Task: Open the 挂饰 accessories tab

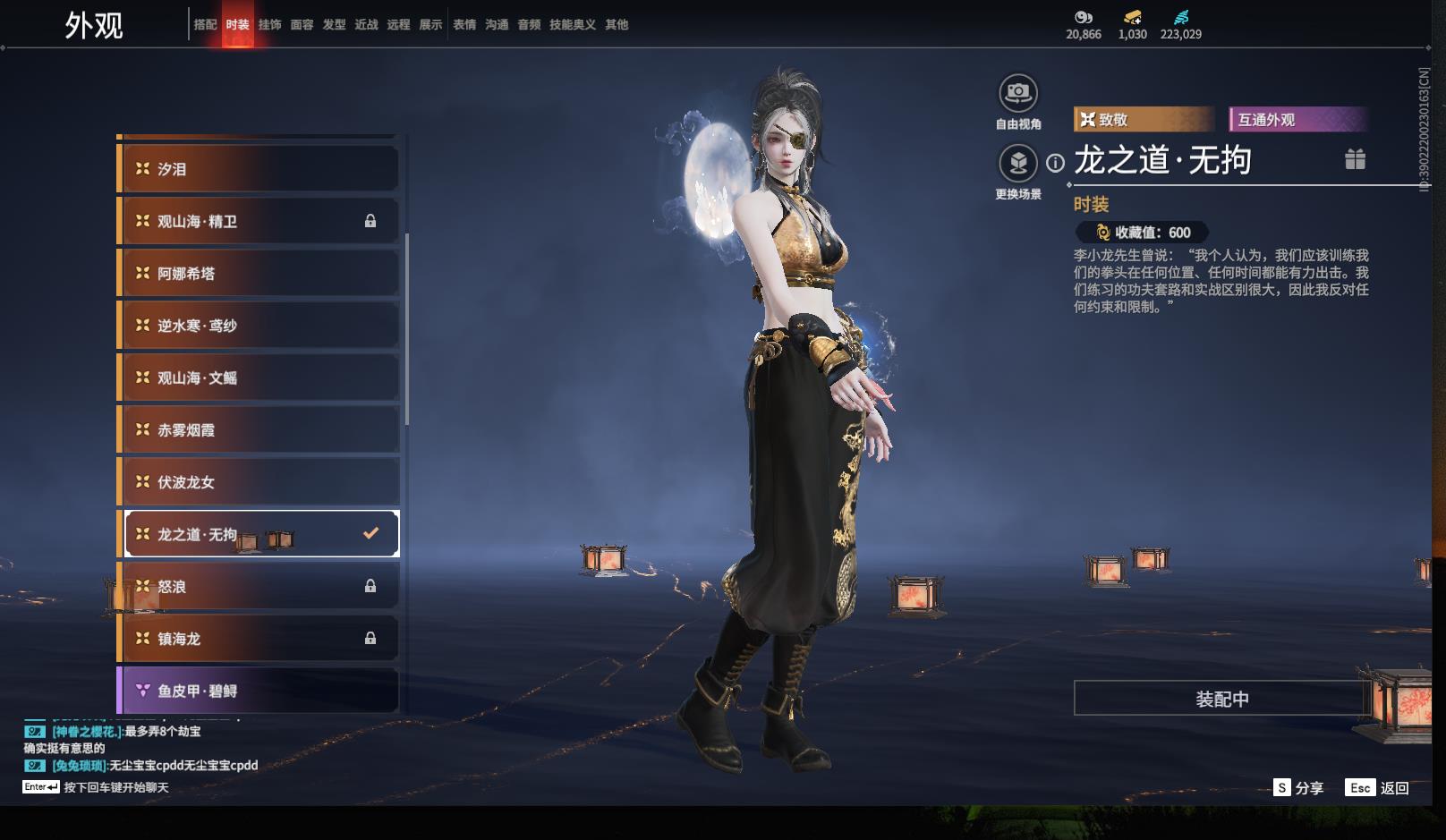Action: tap(269, 25)
